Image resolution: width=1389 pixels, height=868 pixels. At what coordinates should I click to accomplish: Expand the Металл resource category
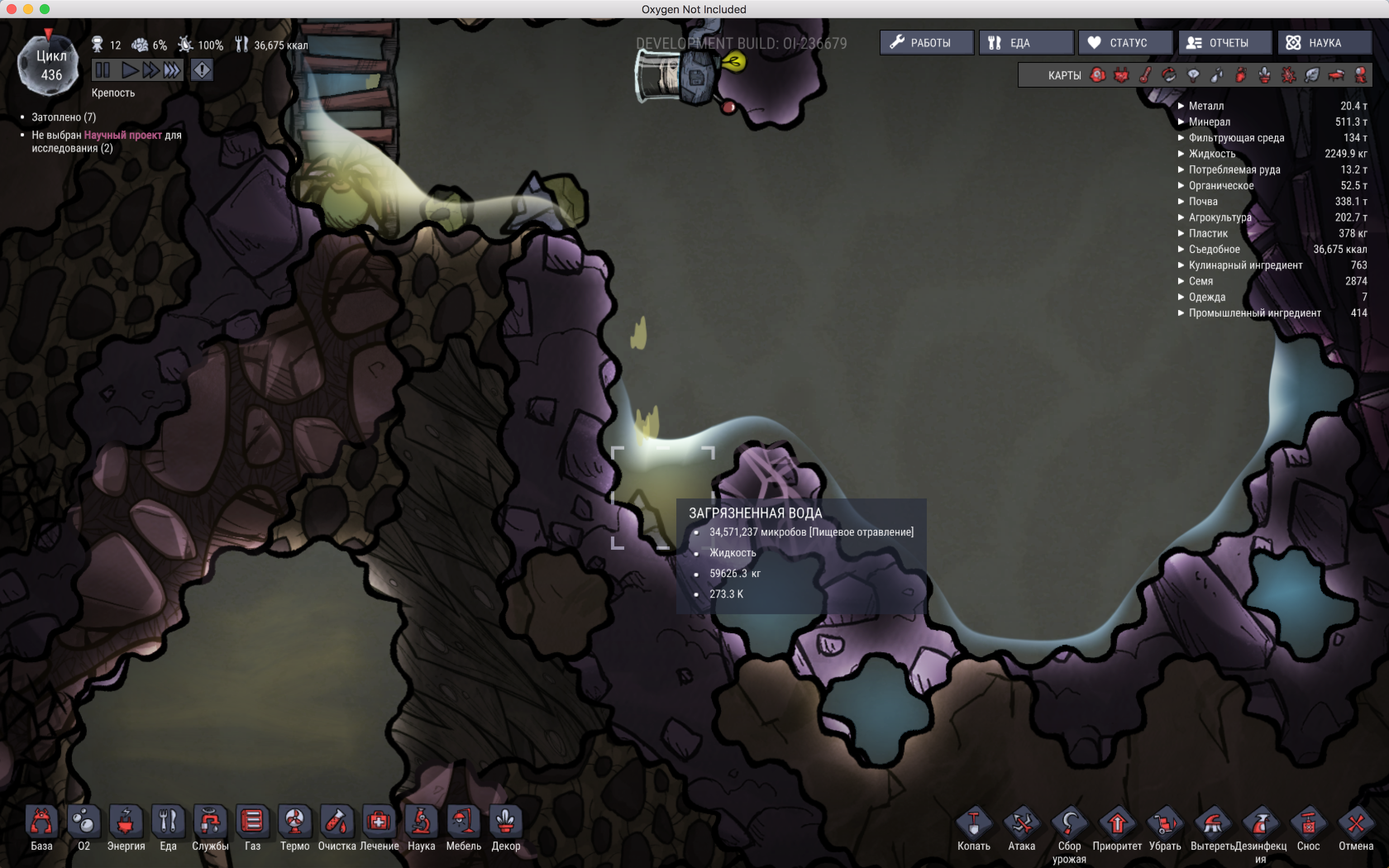(x=1205, y=106)
